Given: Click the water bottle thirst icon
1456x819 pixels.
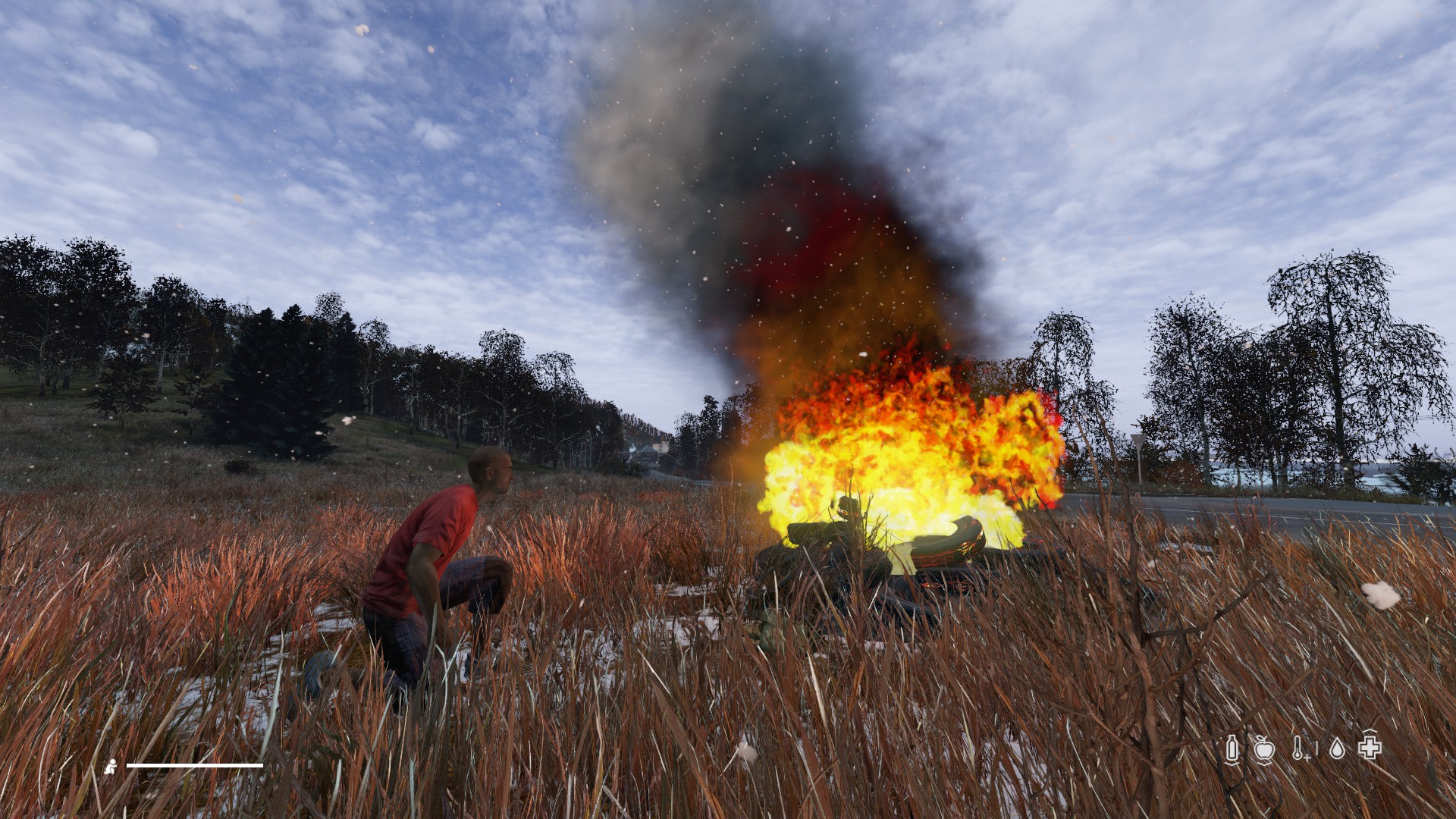Looking at the screenshot, I should [x=1233, y=749].
